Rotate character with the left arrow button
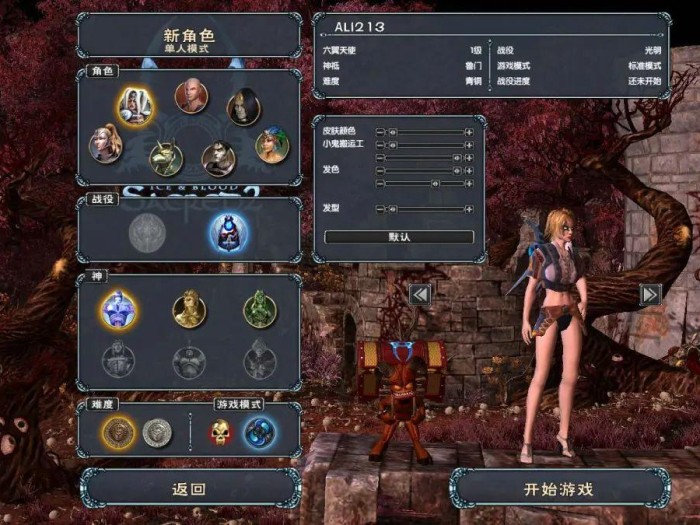 click(420, 294)
